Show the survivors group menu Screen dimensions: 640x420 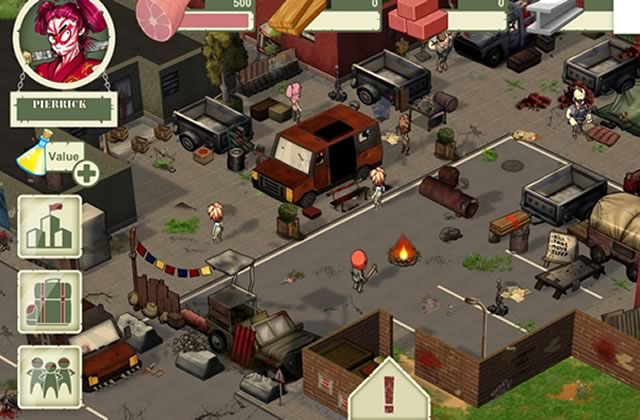(x=49, y=376)
